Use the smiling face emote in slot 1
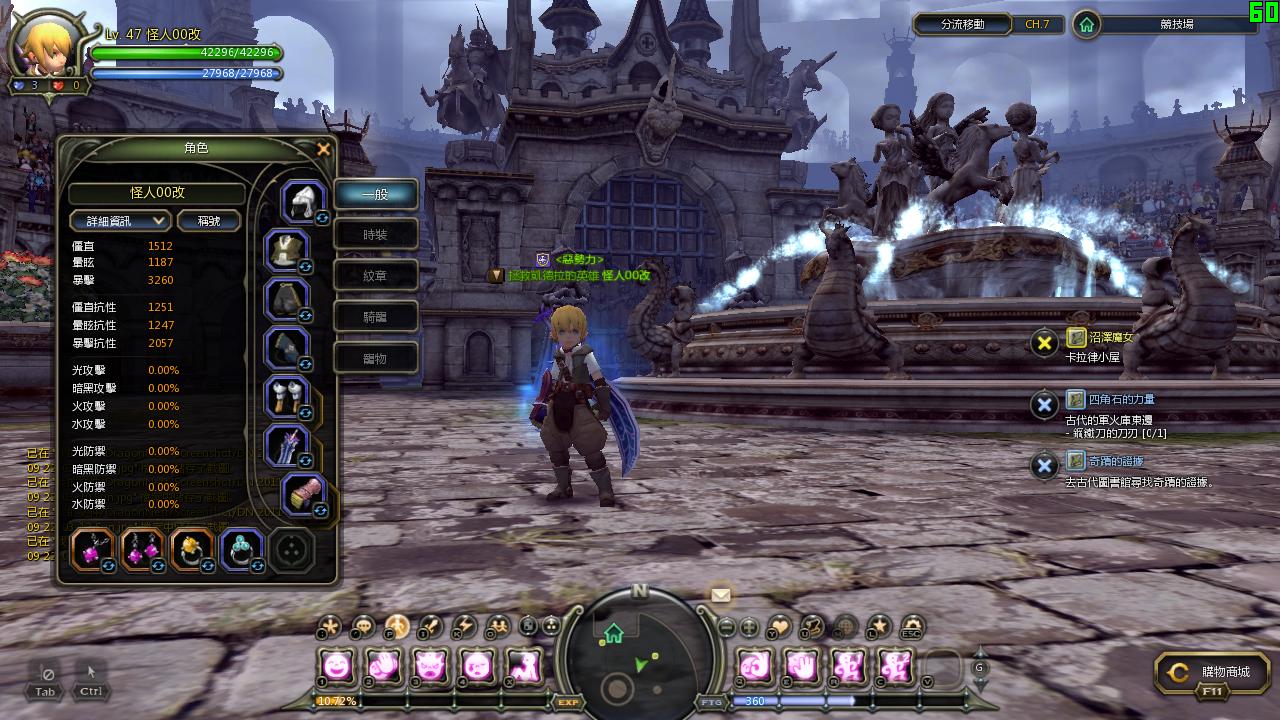The height and width of the screenshot is (720, 1280). tap(337, 665)
